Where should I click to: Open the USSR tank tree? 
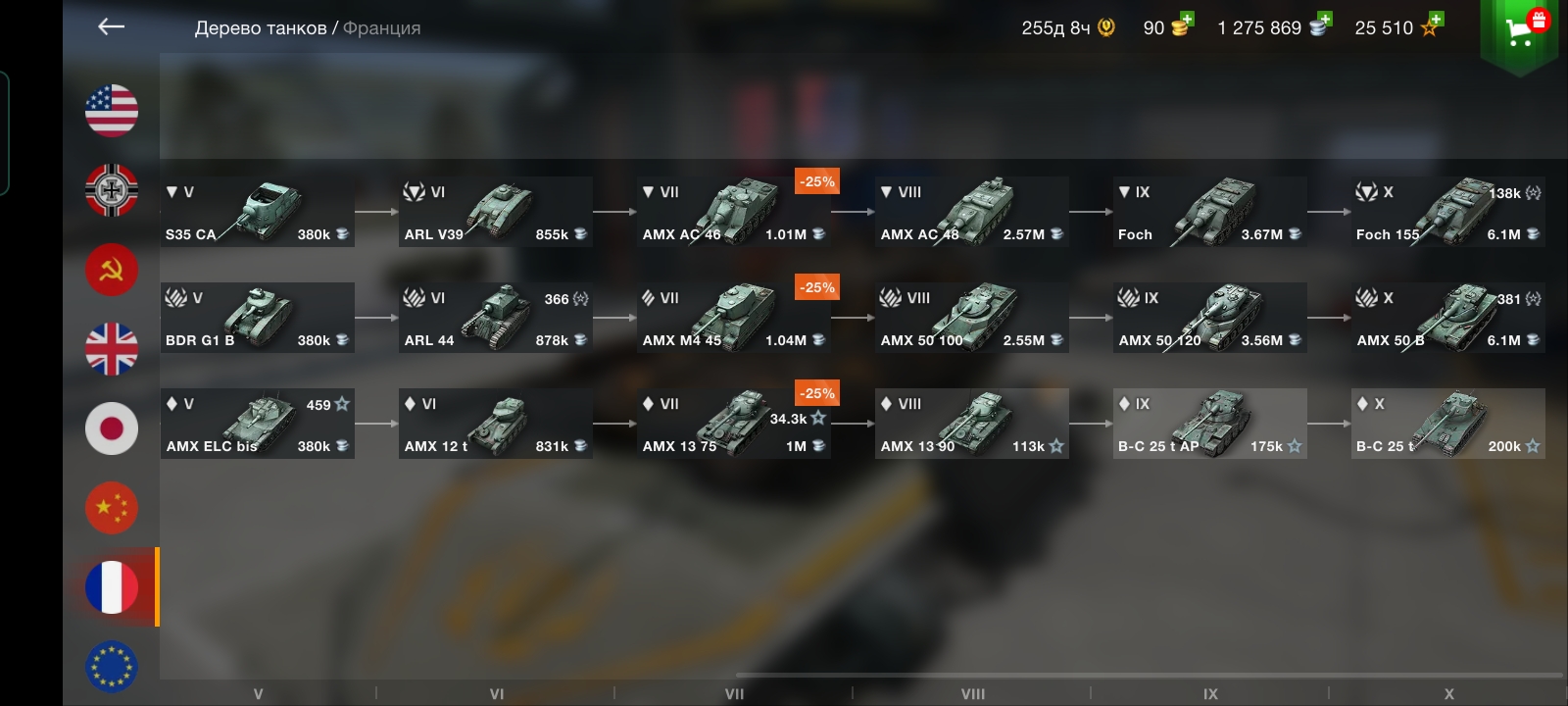coord(112,269)
